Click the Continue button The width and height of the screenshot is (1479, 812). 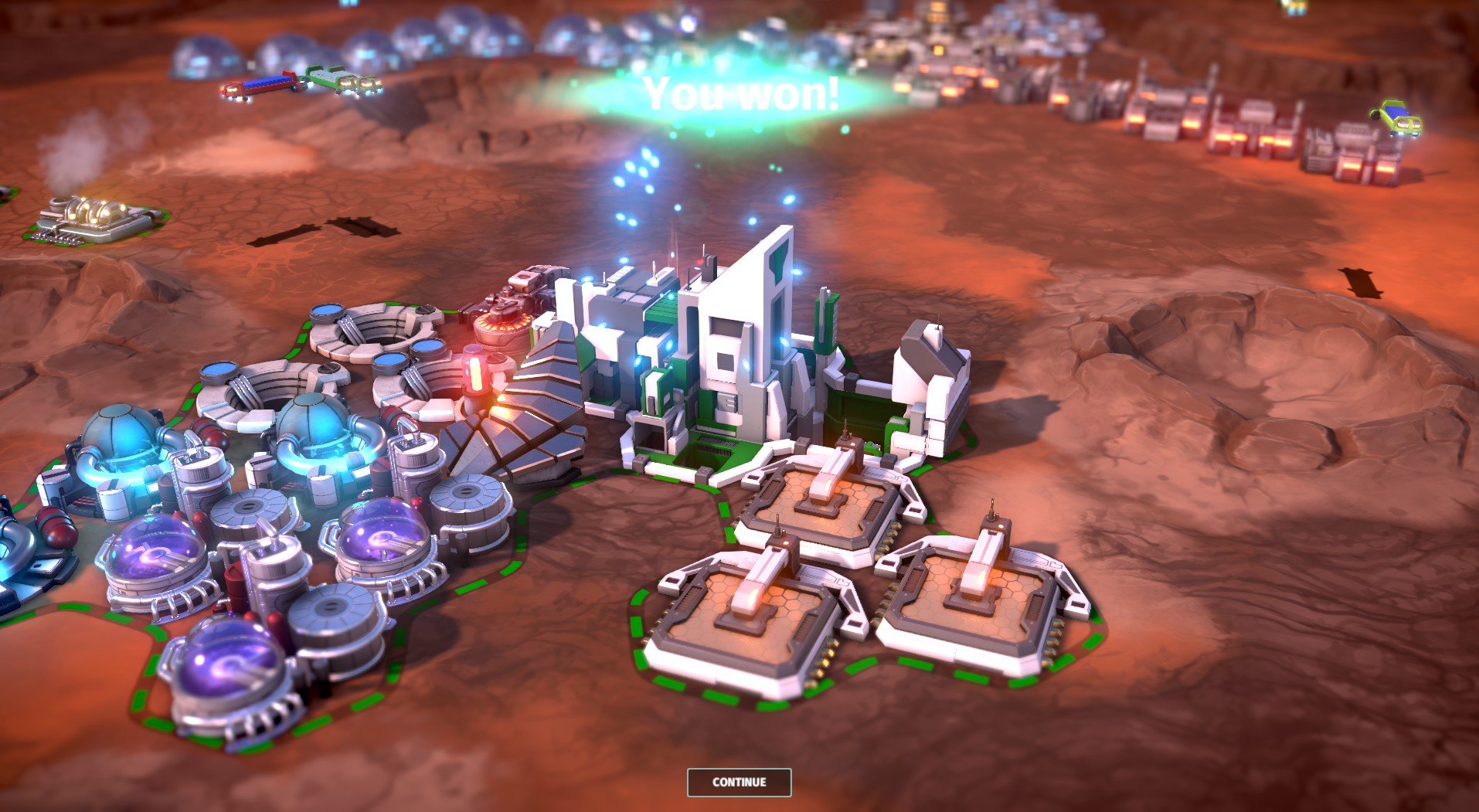(x=739, y=782)
